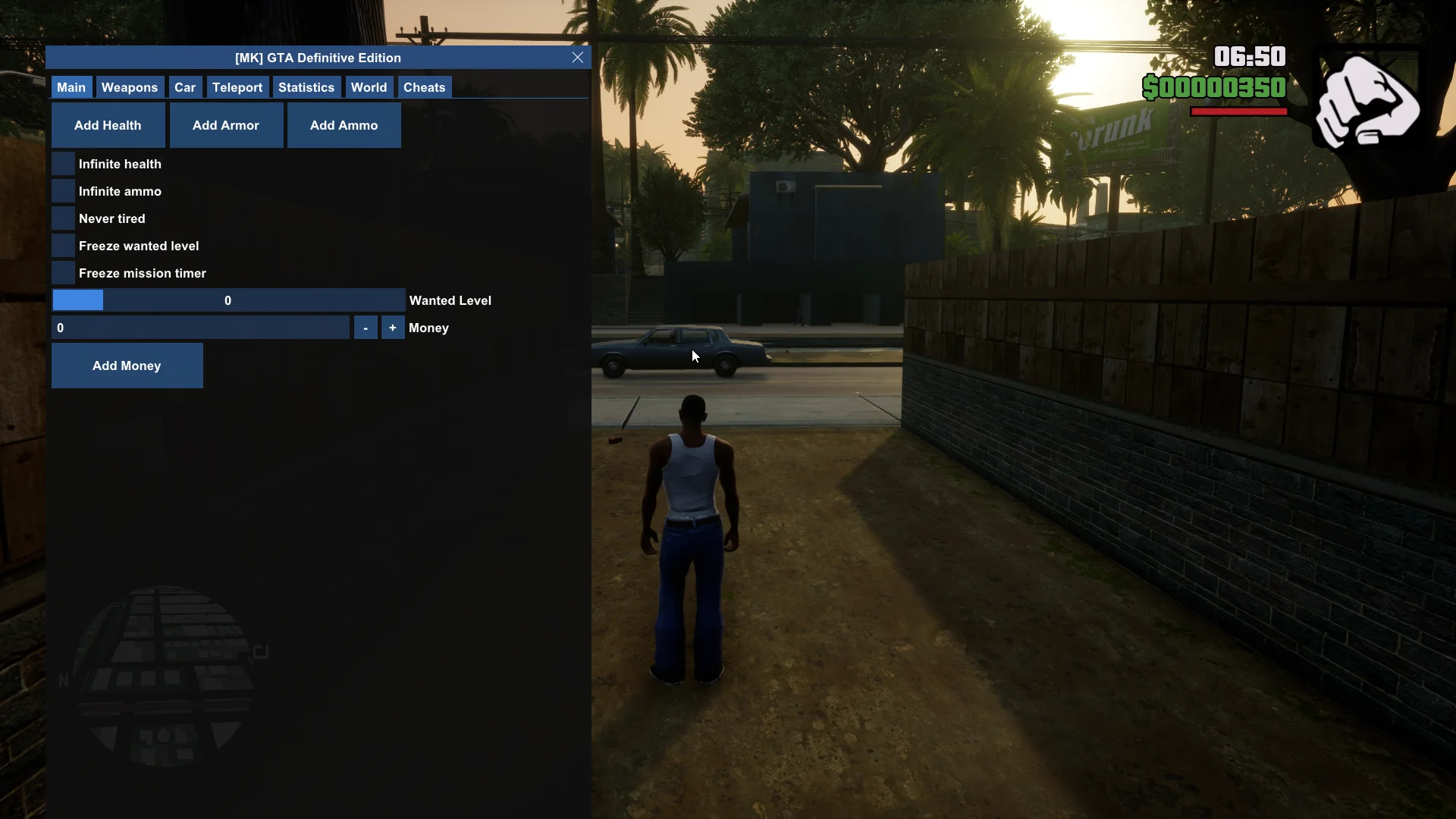Focus the Money input field
The height and width of the screenshot is (819, 1456).
point(200,328)
